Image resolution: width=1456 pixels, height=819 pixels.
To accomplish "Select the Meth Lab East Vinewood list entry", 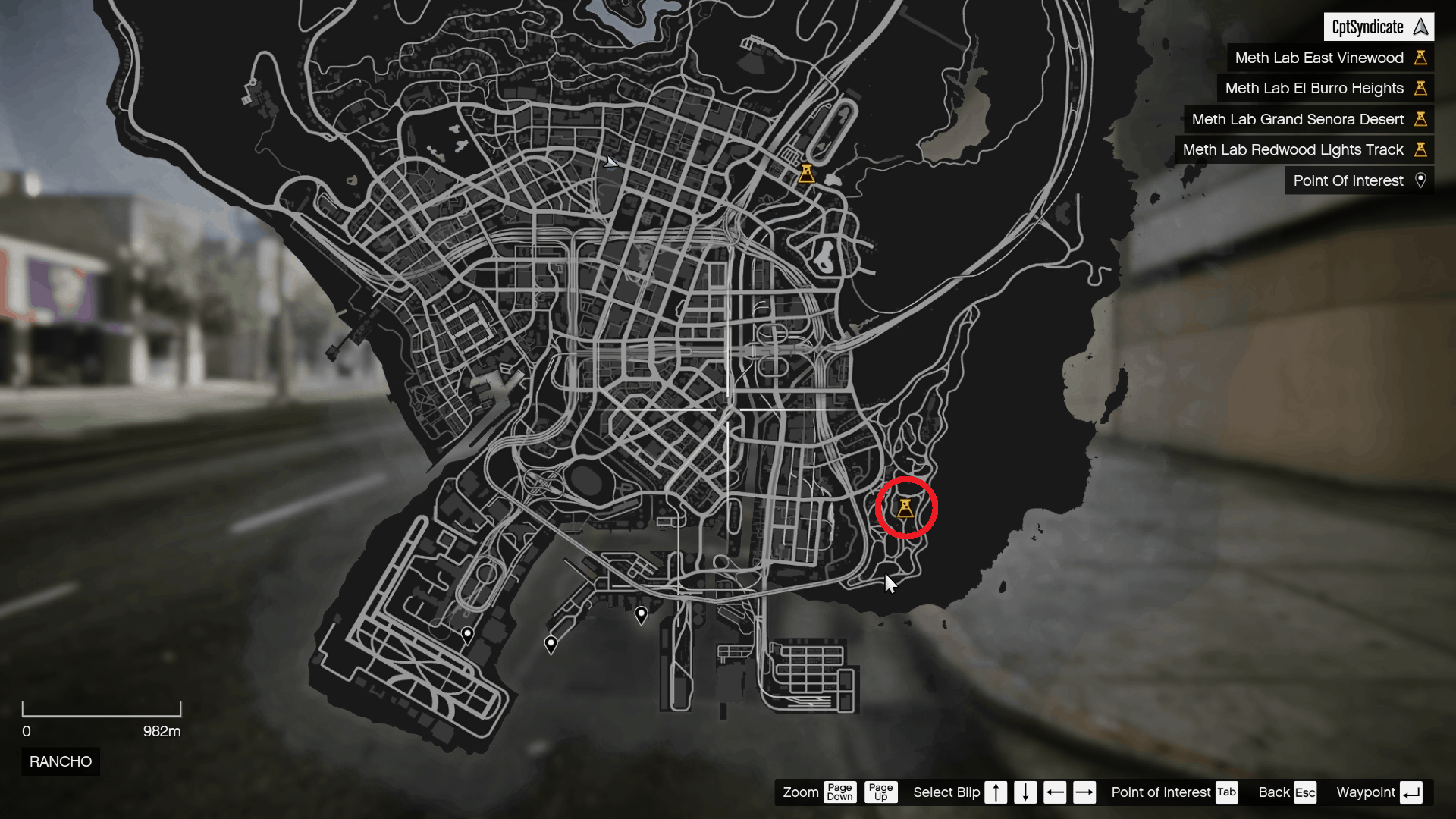I will (x=1318, y=58).
